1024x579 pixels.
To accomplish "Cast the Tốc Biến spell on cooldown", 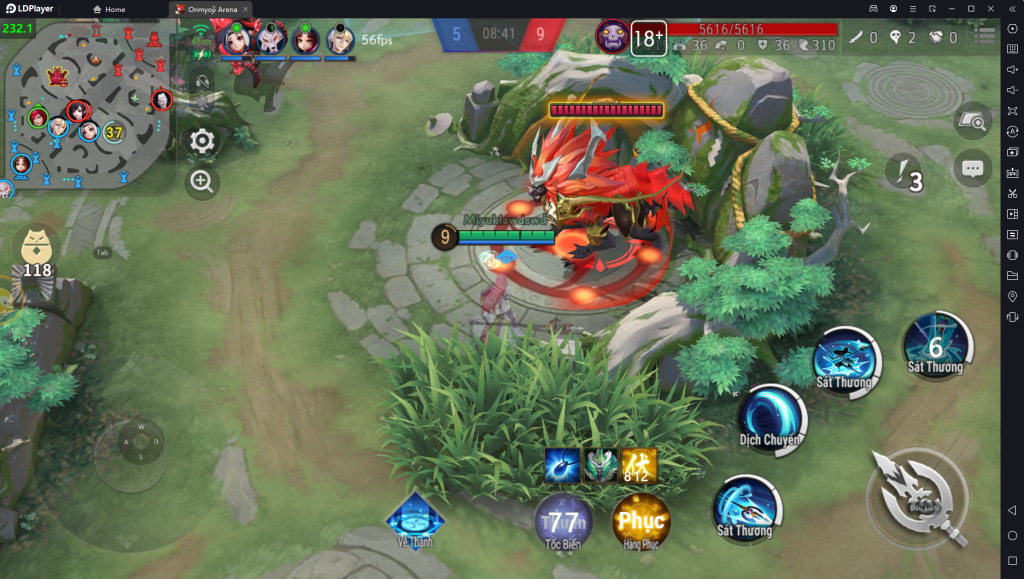I will (x=563, y=521).
